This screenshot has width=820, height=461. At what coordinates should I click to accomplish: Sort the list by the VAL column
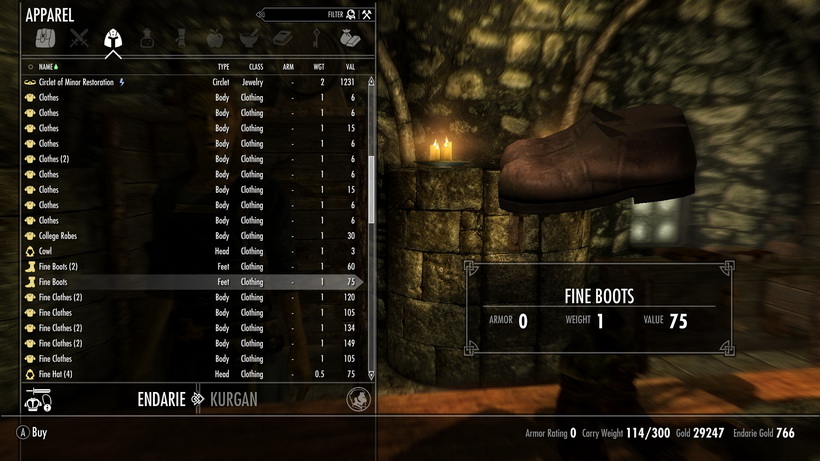coord(350,66)
